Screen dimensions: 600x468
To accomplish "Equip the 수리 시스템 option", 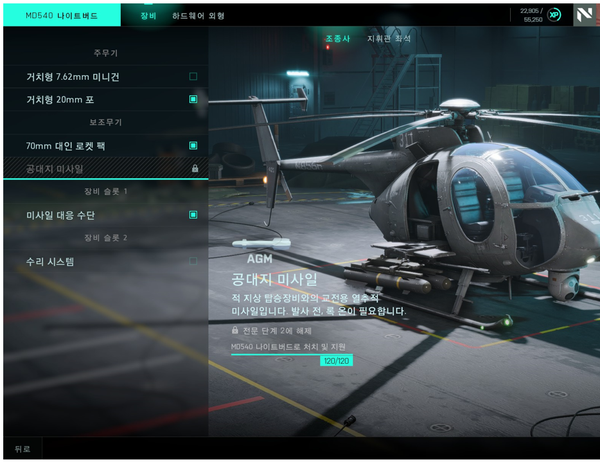I will pyautogui.click(x=105, y=262).
